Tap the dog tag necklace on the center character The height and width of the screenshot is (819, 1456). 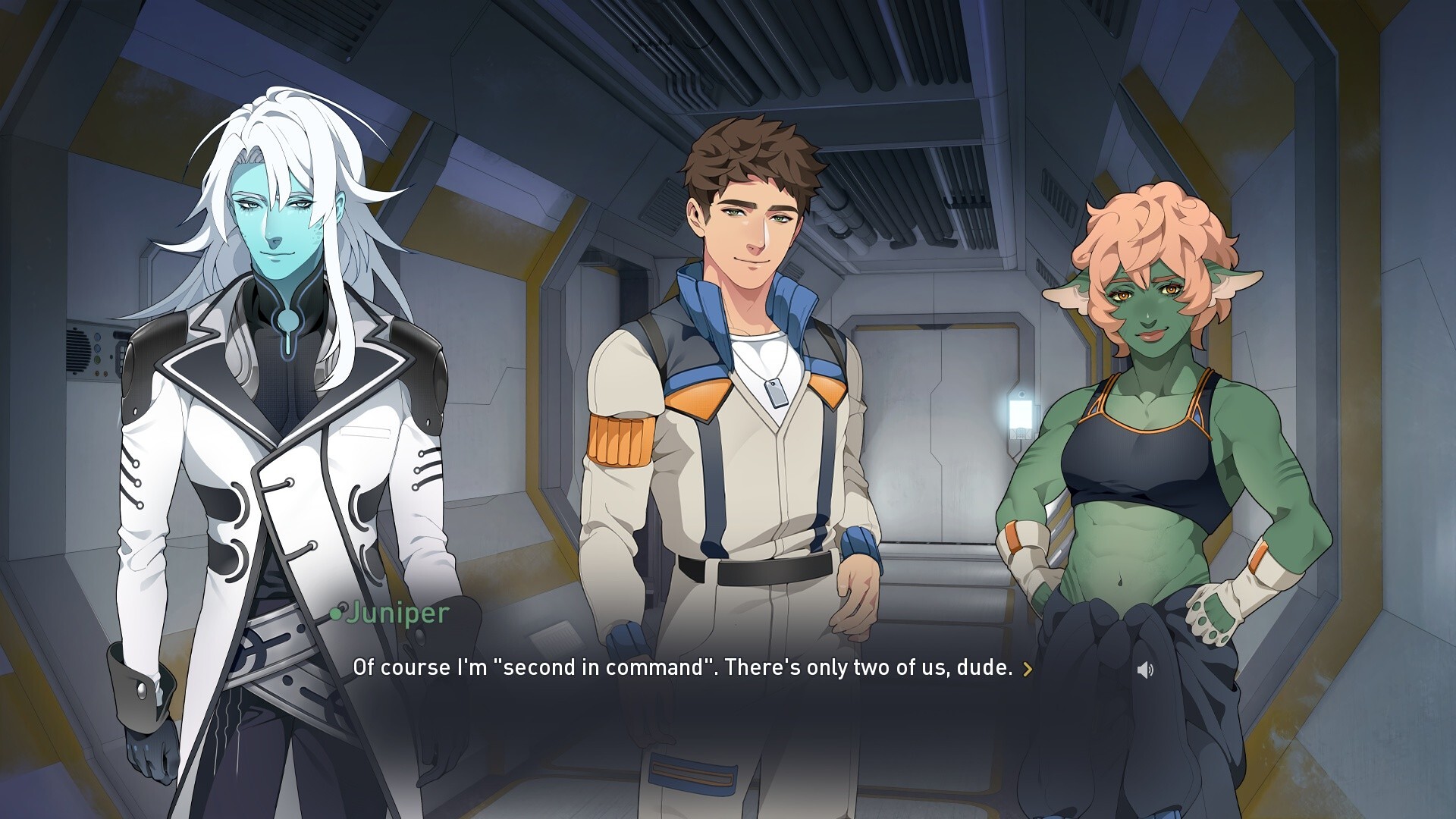[x=778, y=392]
